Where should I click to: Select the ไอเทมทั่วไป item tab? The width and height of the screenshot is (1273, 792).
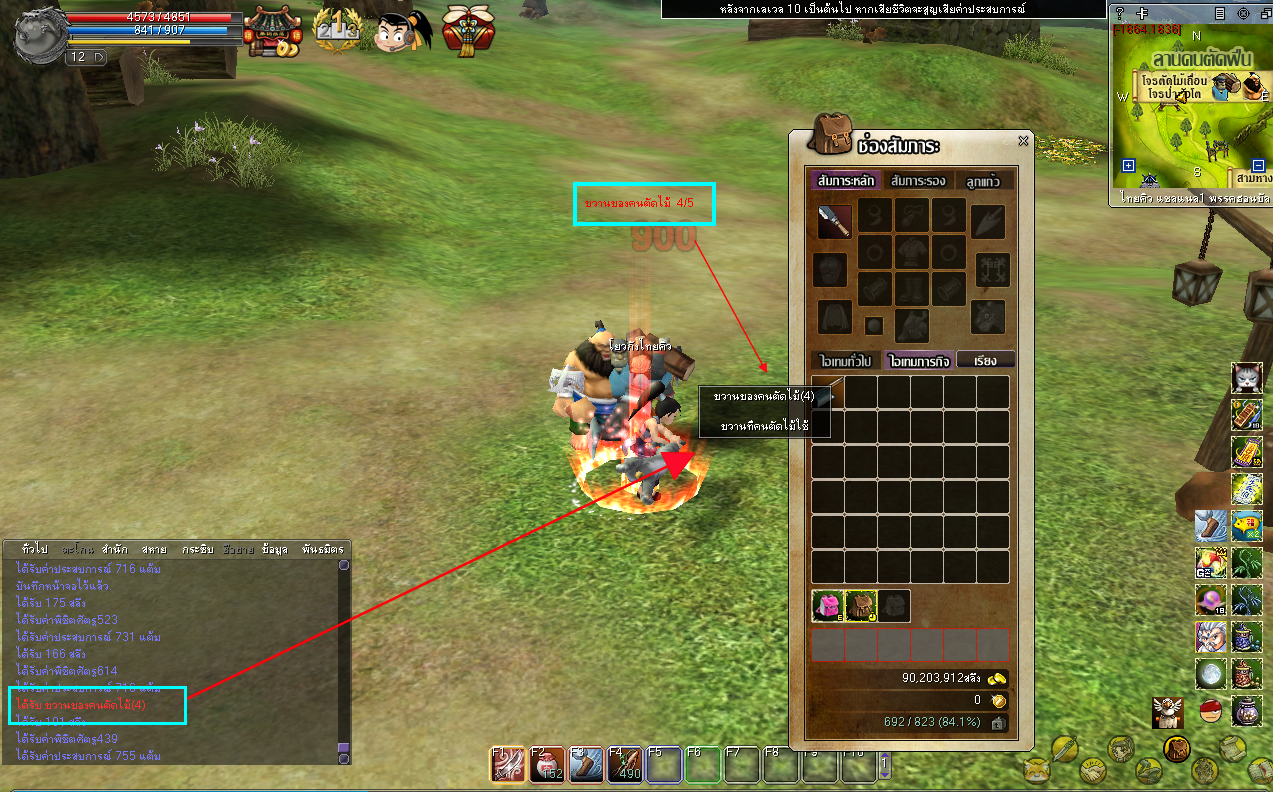pyautogui.click(x=846, y=360)
